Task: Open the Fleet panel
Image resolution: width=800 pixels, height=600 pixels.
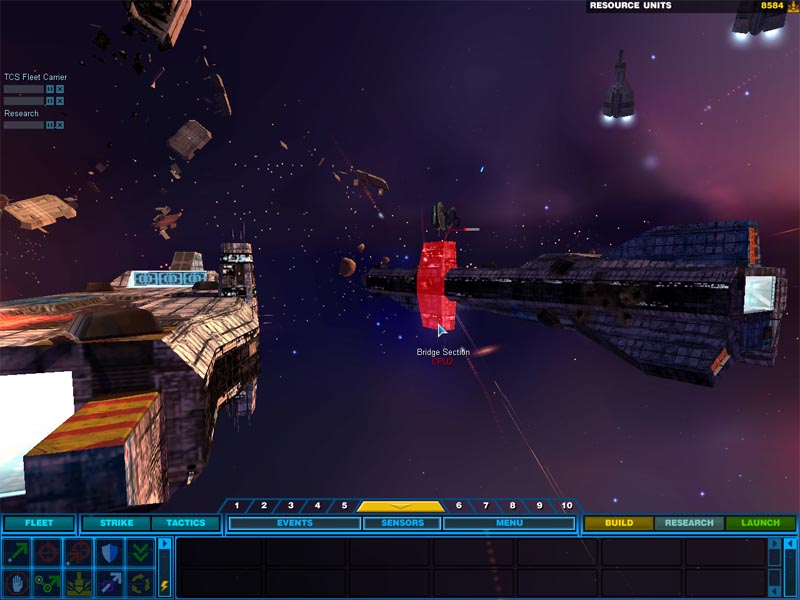Action: click(38, 523)
